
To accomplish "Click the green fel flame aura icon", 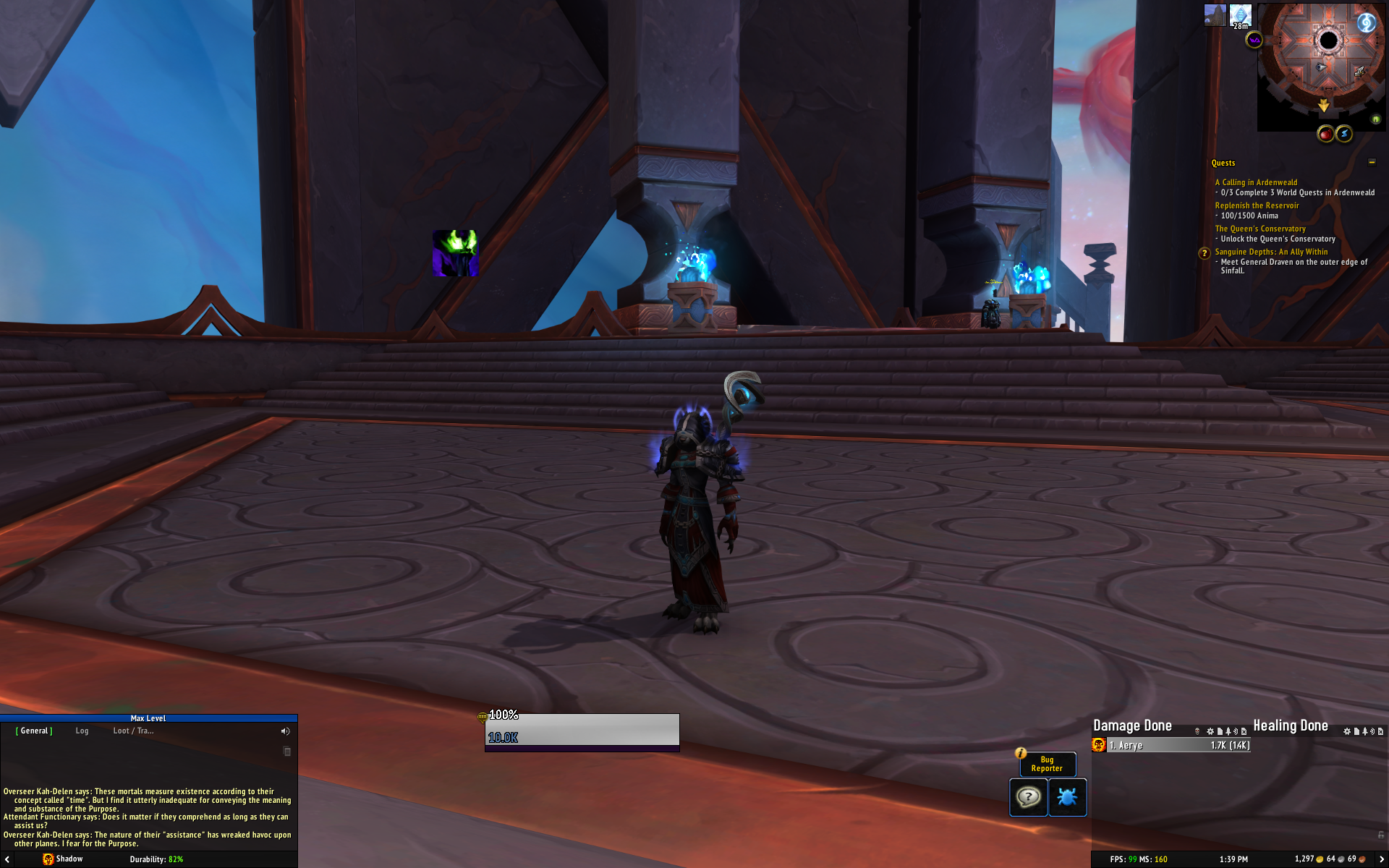I will pos(455,253).
